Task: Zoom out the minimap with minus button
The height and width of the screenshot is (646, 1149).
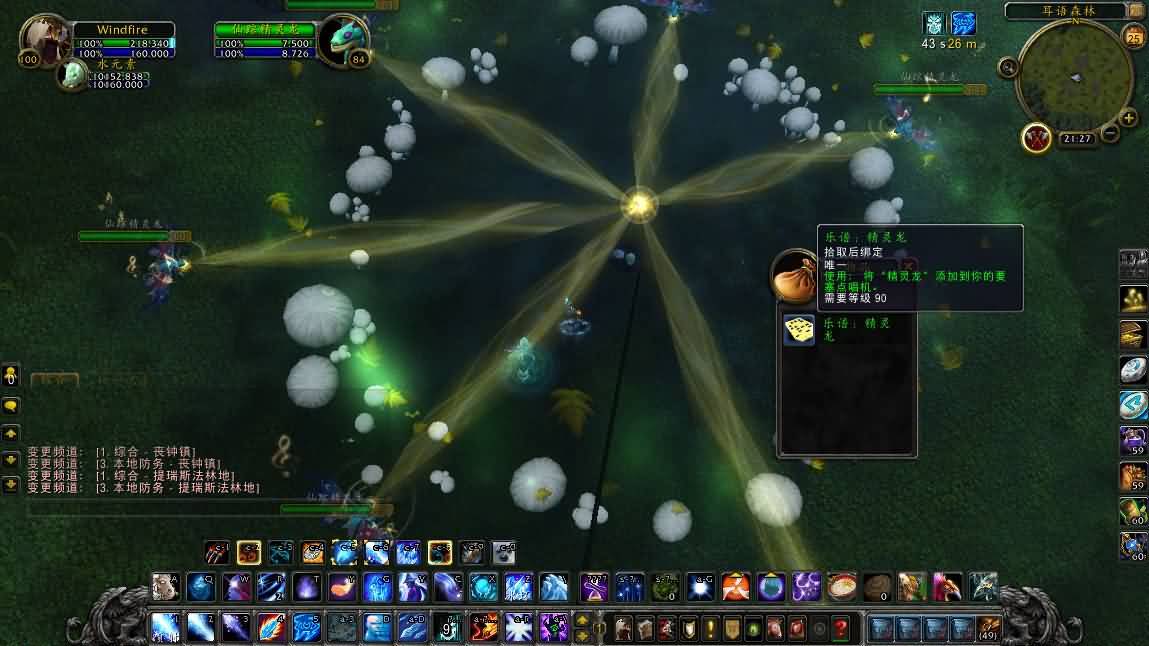Action: coord(1110,132)
